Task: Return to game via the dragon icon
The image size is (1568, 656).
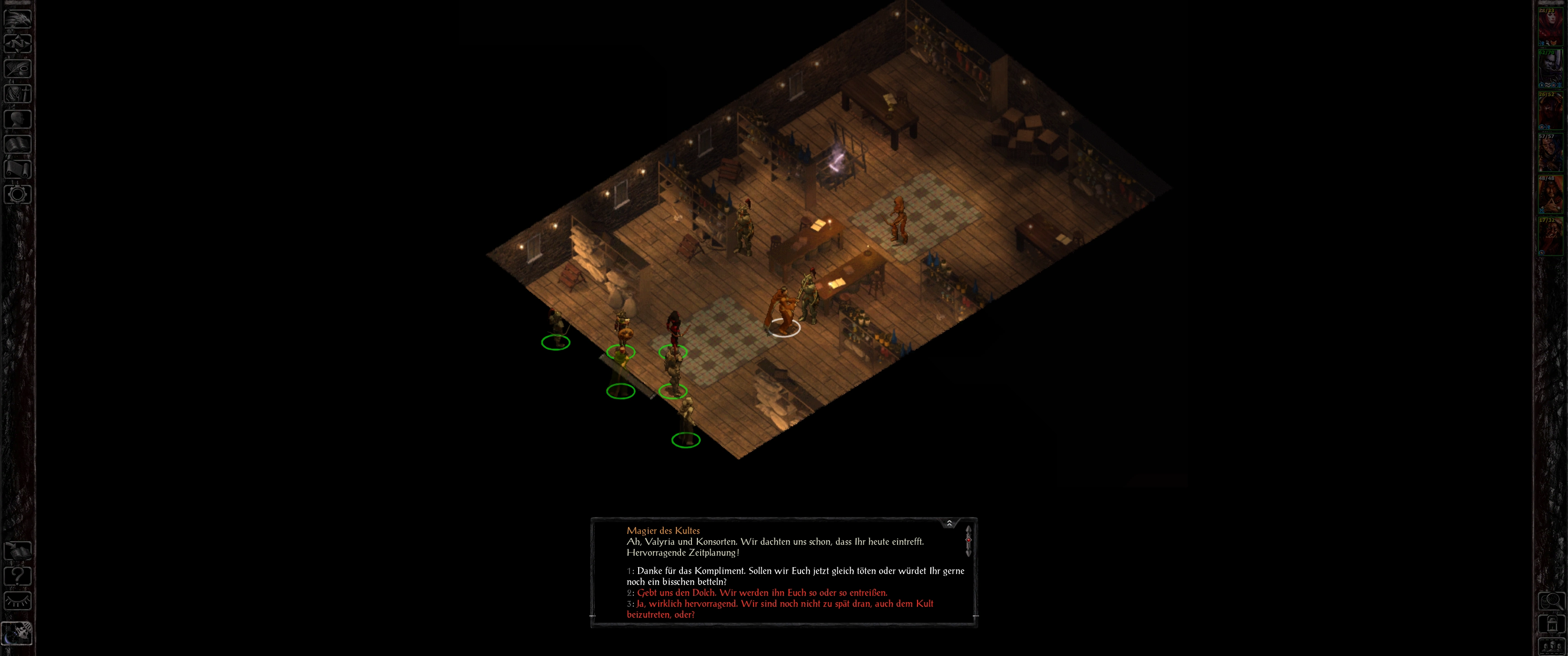Action: tap(18, 18)
